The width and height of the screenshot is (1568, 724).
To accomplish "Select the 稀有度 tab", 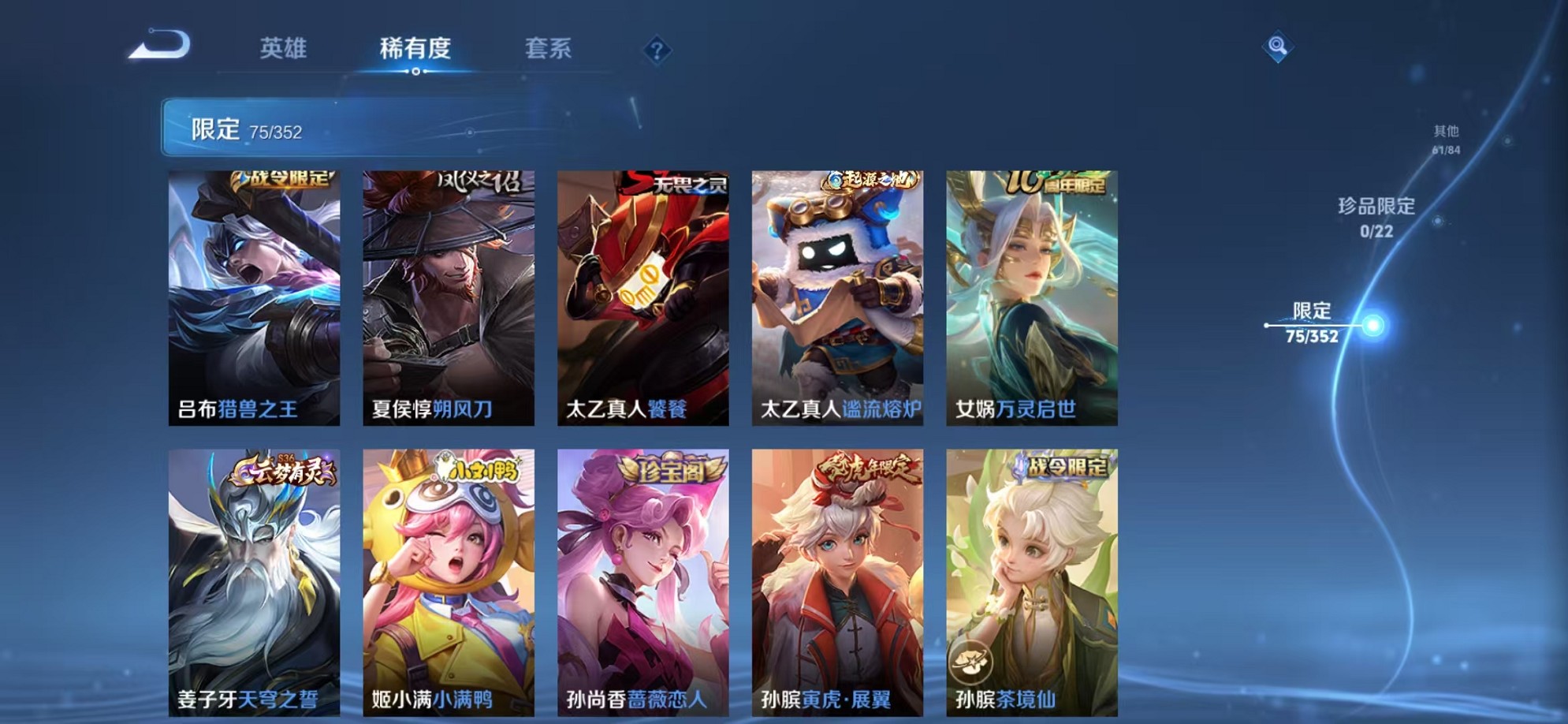I will (x=417, y=49).
